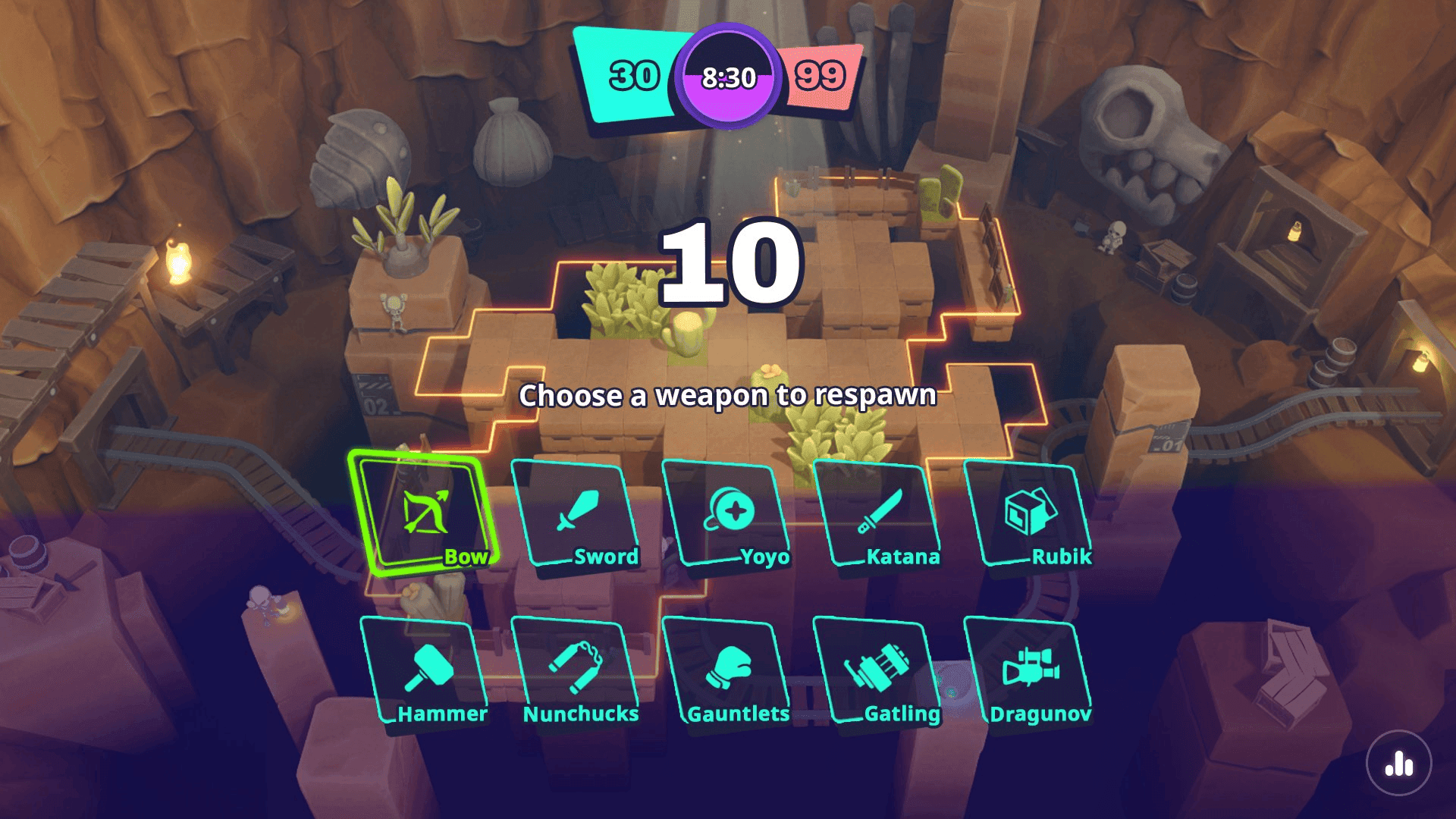This screenshot has height=819, width=1456.
Task: Click the 8:30 match timer
Action: 728,76
